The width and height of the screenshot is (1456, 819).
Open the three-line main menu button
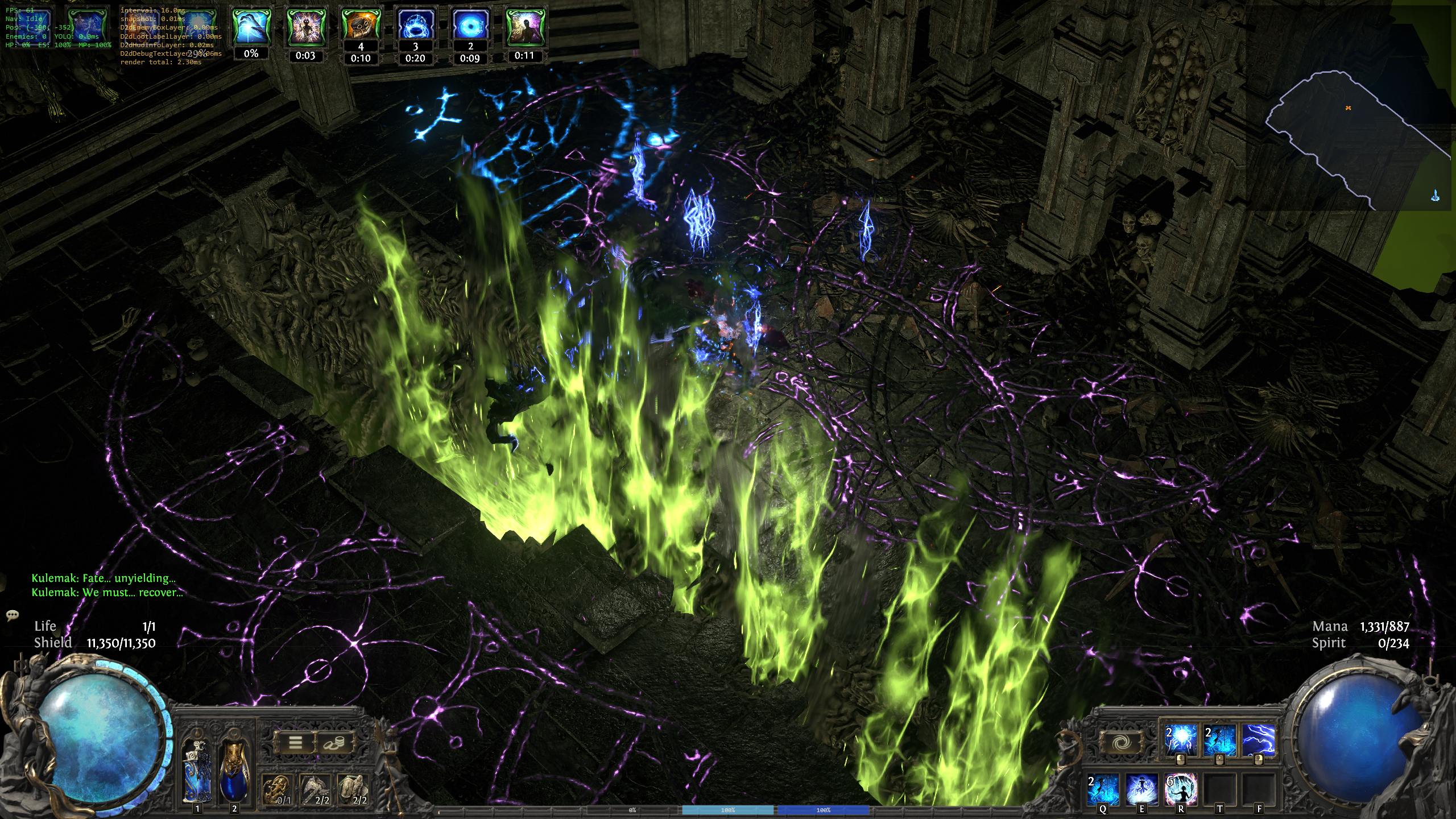(295, 742)
